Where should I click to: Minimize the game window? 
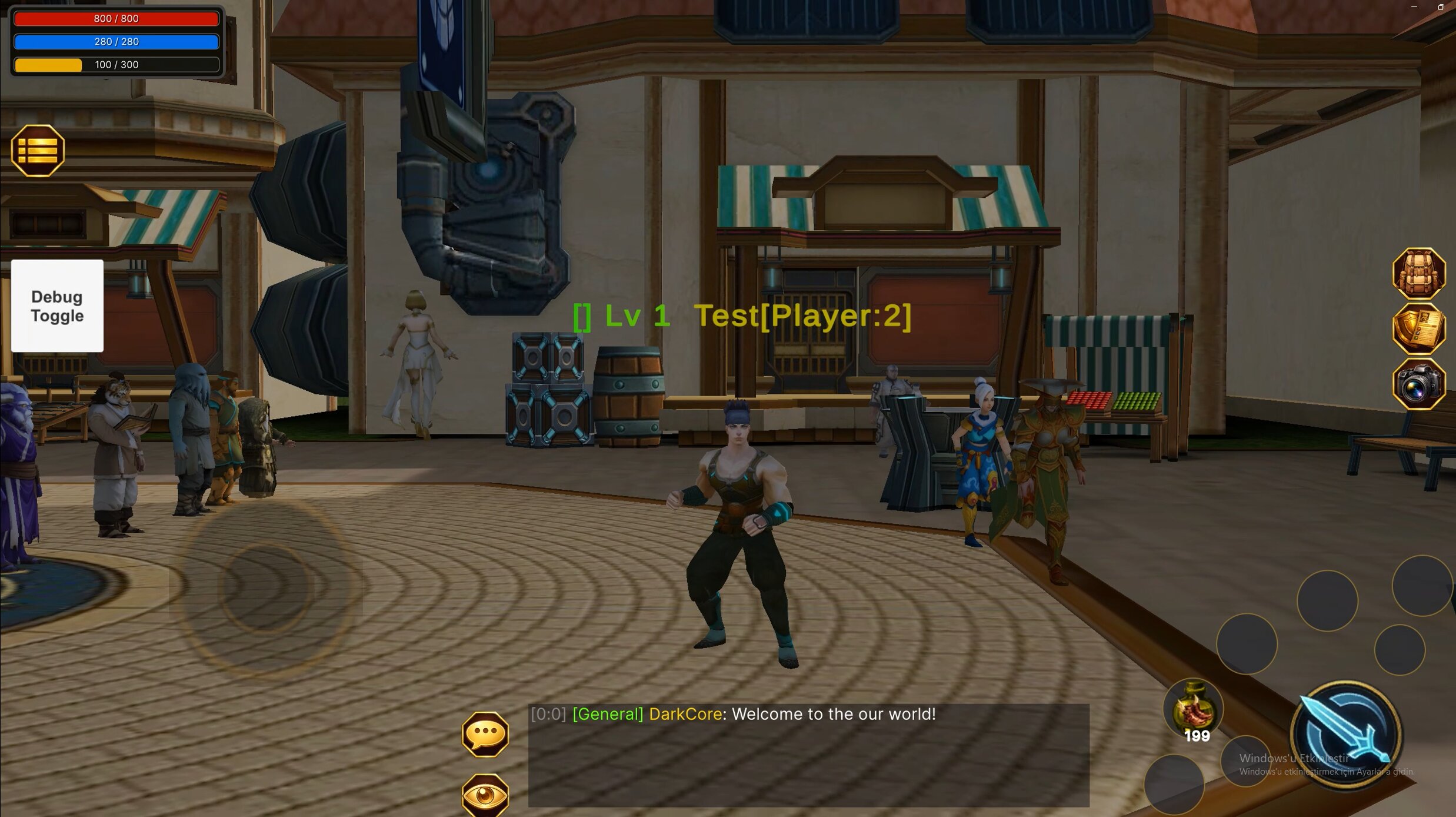[1414, 7]
